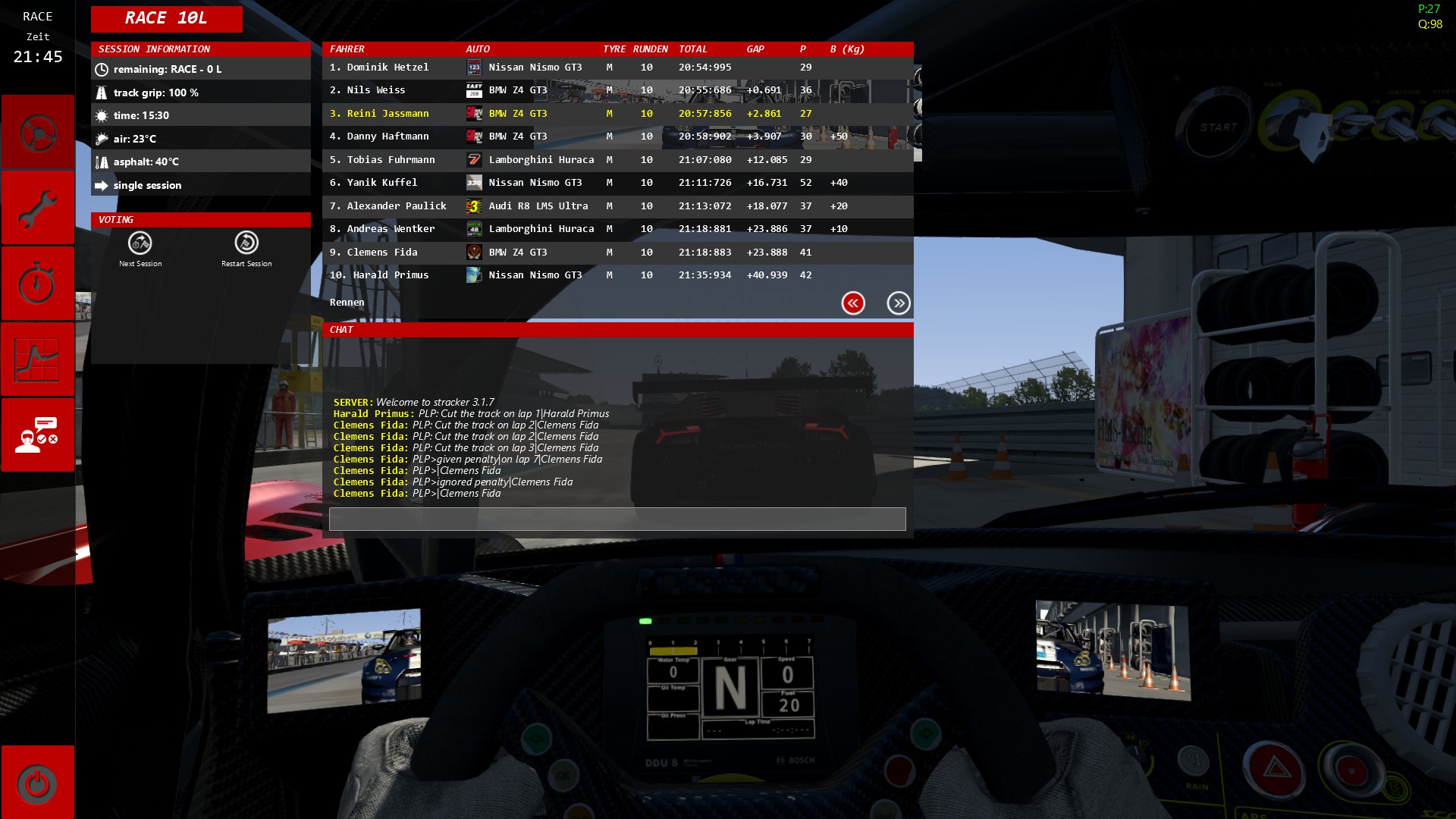The height and width of the screenshot is (819, 1456).
Task: Select Tobias Fuhrmann's result row
Action: [x=617, y=160]
